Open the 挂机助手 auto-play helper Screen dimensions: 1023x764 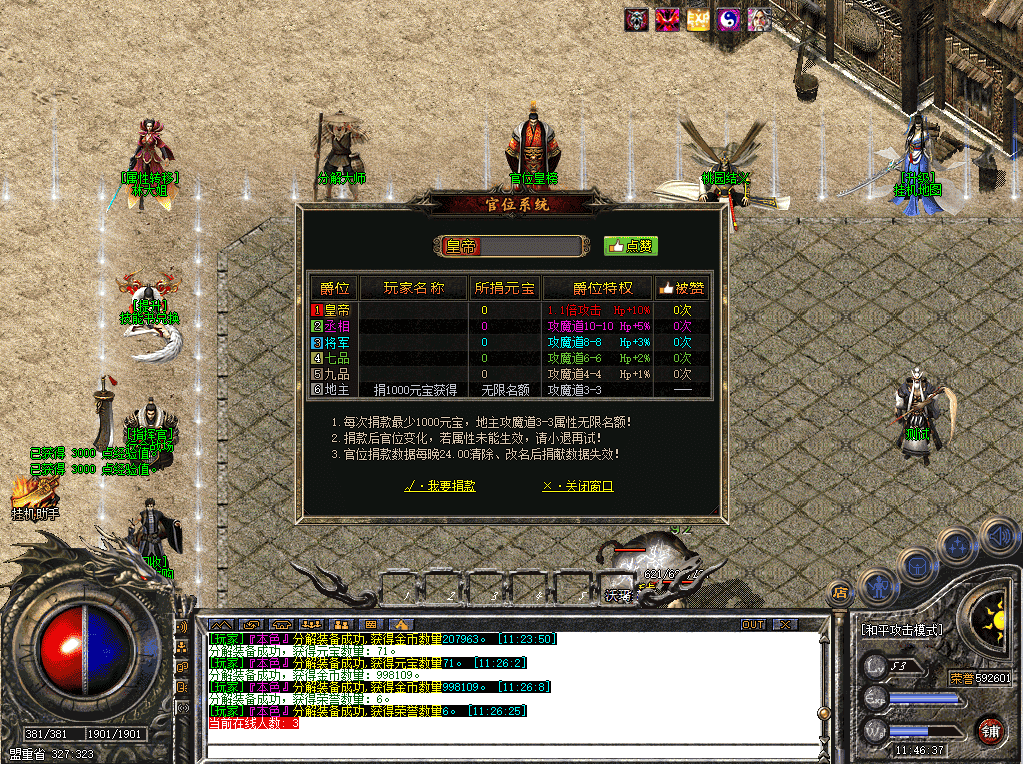click(x=35, y=497)
